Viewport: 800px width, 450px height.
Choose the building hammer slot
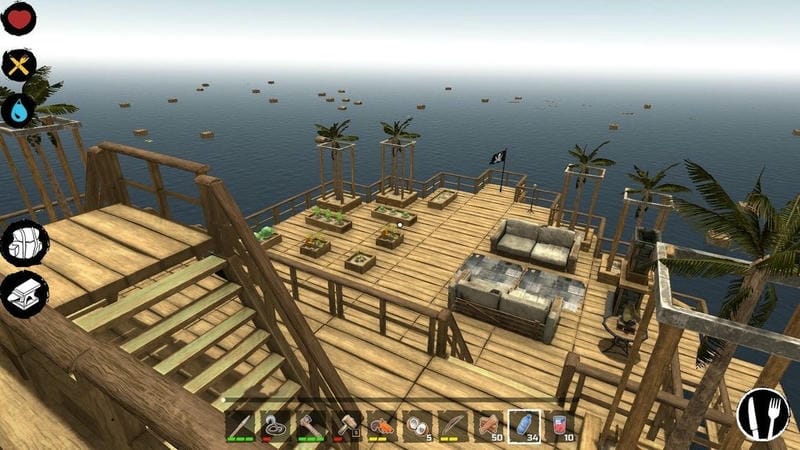click(x=347, y=427)
